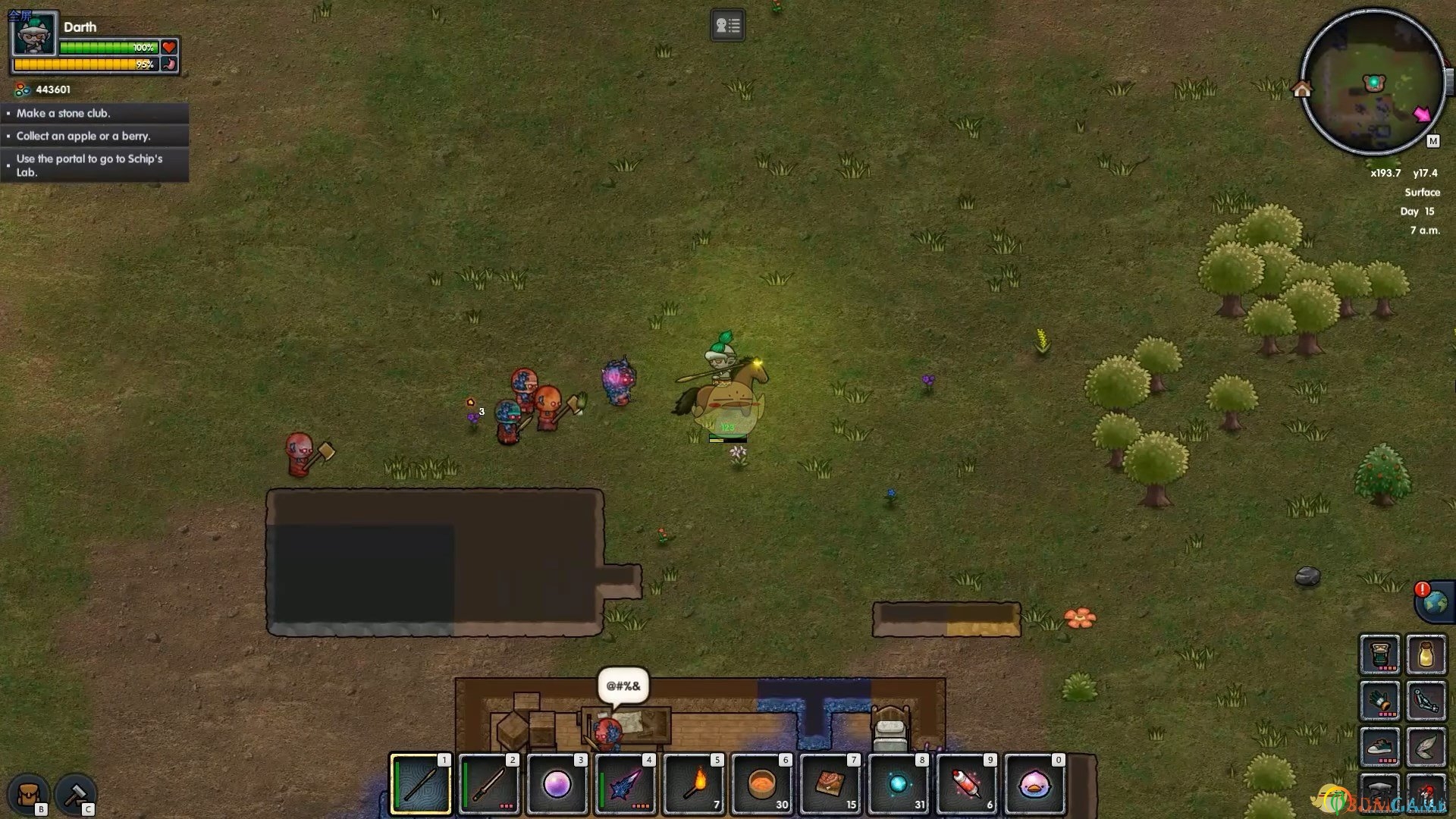The image size is (1456, 819).
Task: Select the red firework rocket slot
Action: point(967,784)
